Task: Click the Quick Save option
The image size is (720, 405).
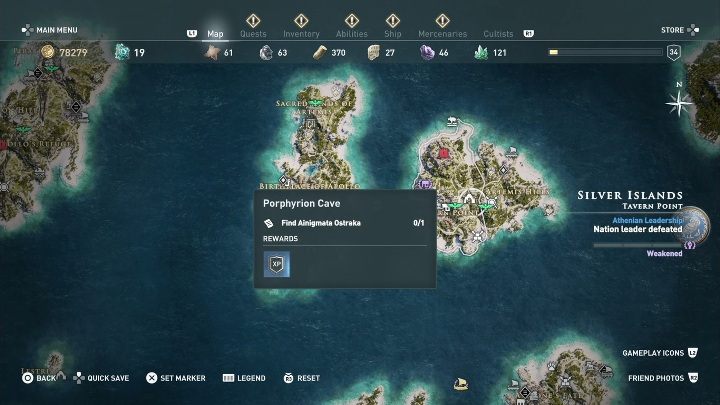Action: point(100,378)
